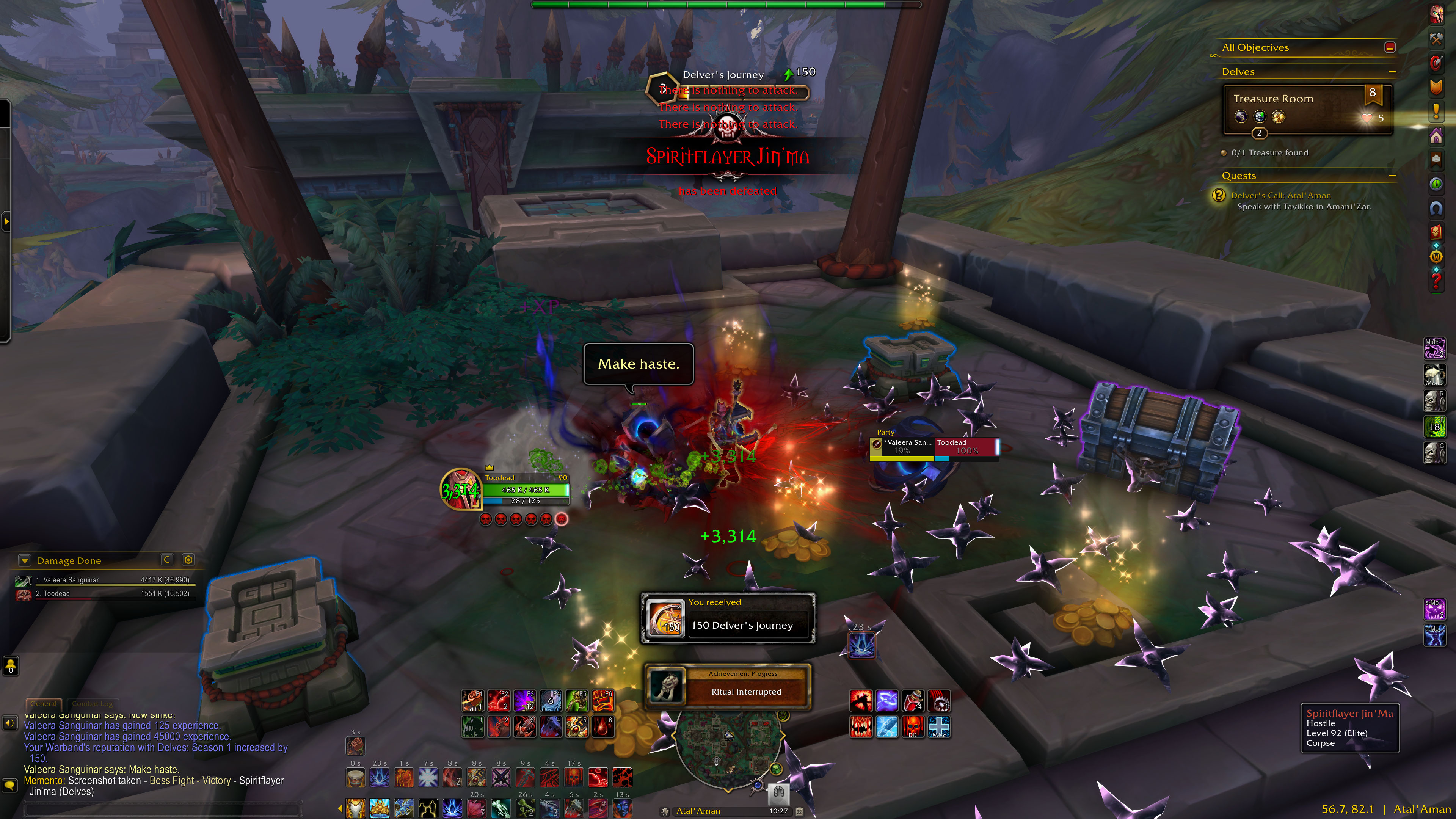This screenshot has height=819, width=1456.
Task: Click the Ritual Interrupted achievement alert
Action: point(728,686)
